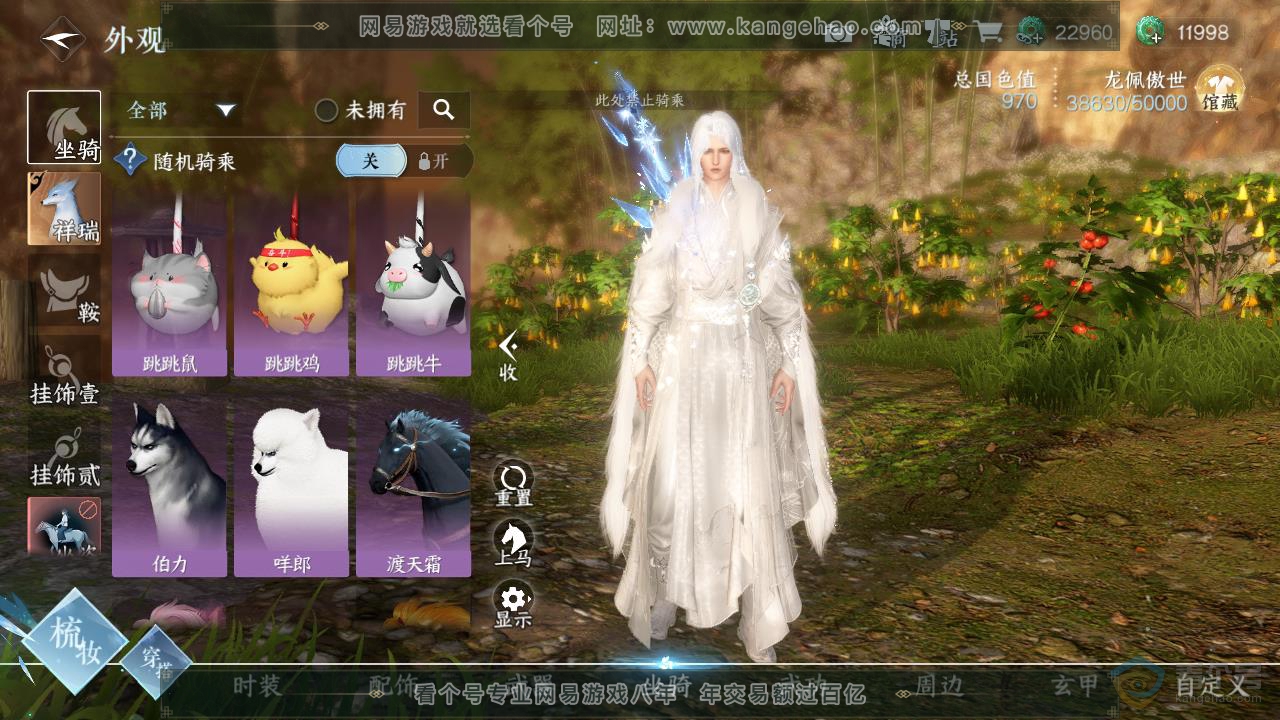Select the 渡天霜 black horse mount

coord(413,487)
